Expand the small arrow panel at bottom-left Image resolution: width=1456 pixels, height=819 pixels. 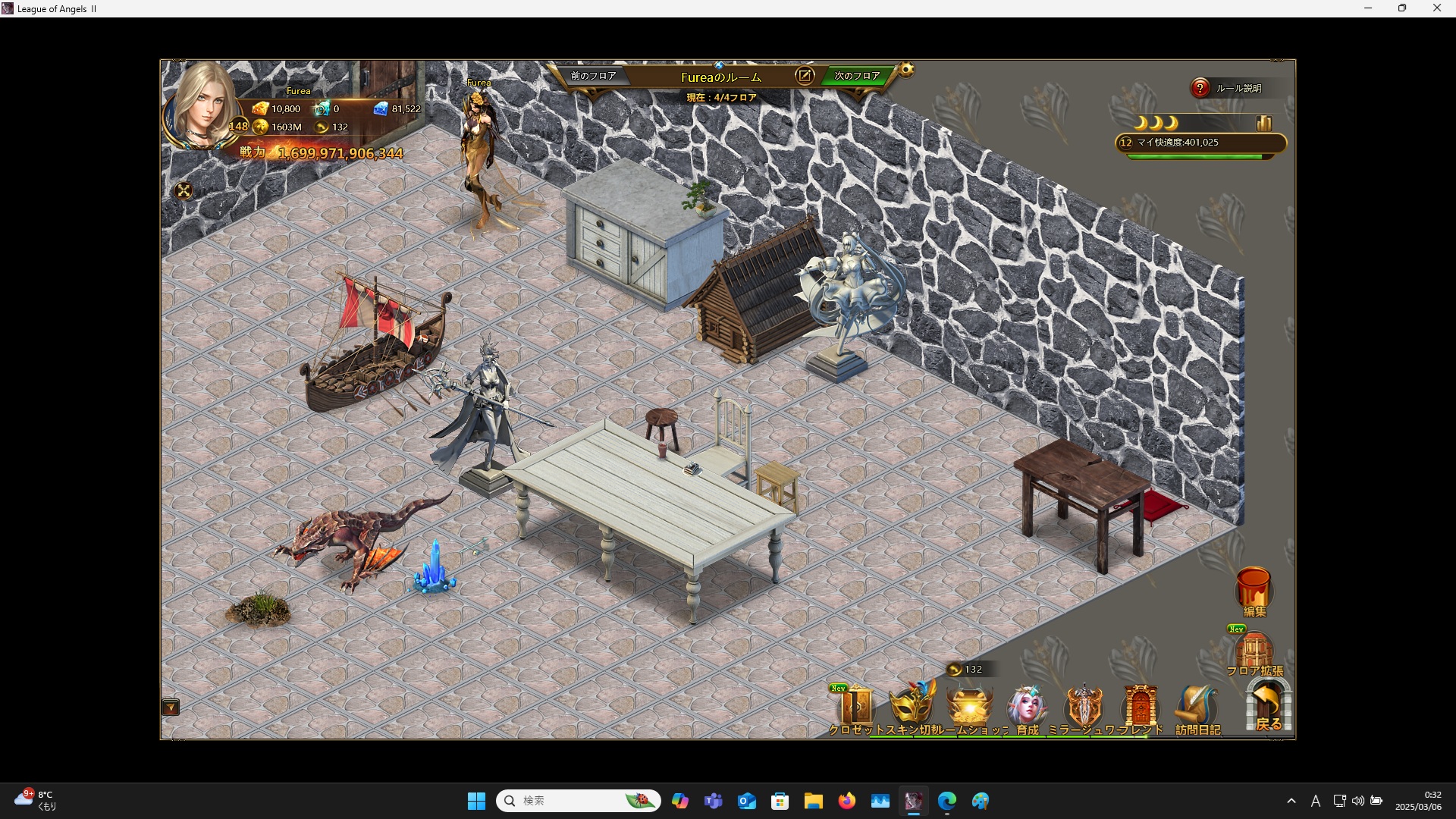tap(171, 708)
